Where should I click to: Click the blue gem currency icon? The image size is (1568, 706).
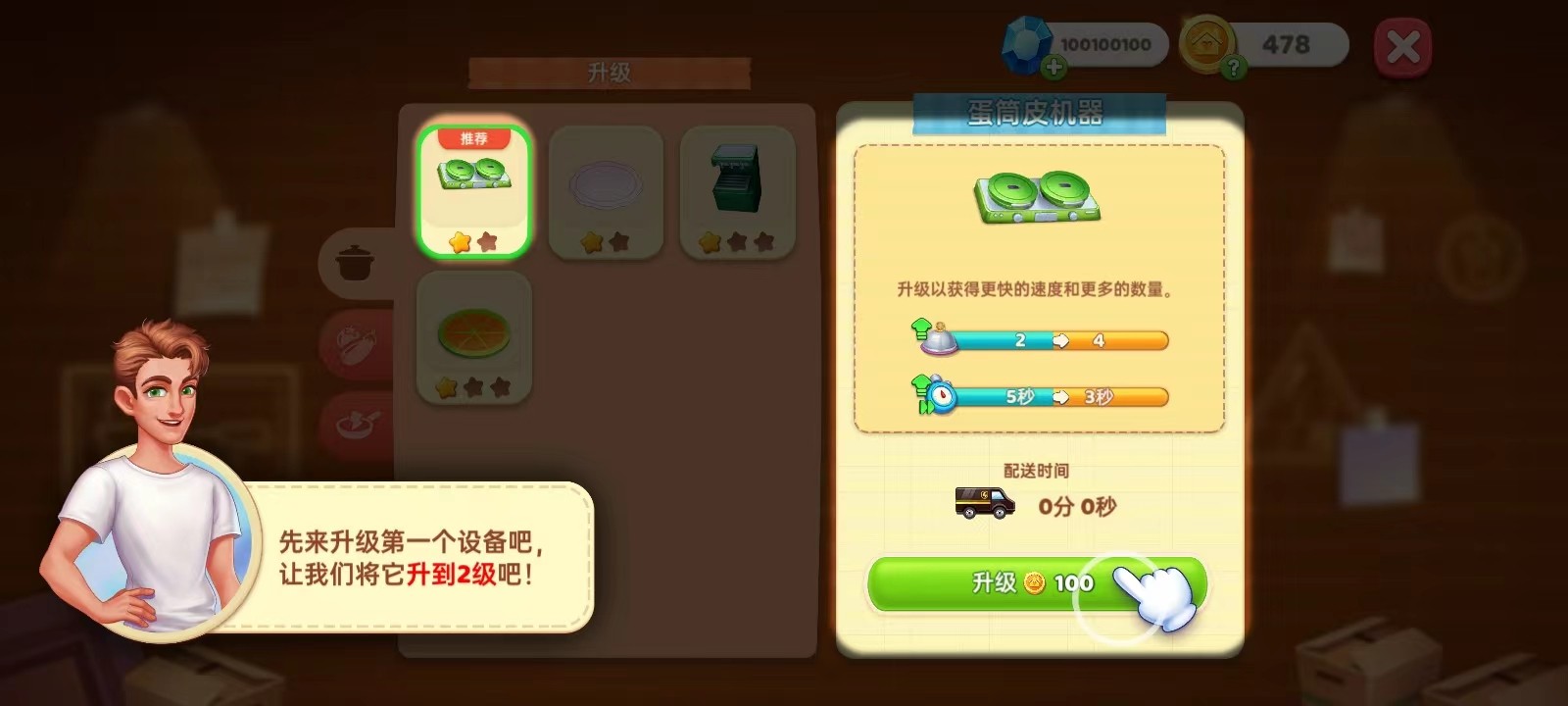click(1027, 42)
